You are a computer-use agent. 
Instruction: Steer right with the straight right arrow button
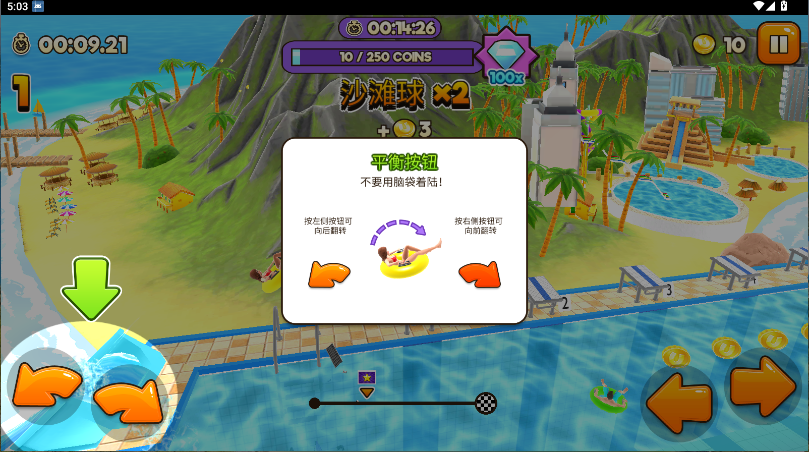point(762,384)
